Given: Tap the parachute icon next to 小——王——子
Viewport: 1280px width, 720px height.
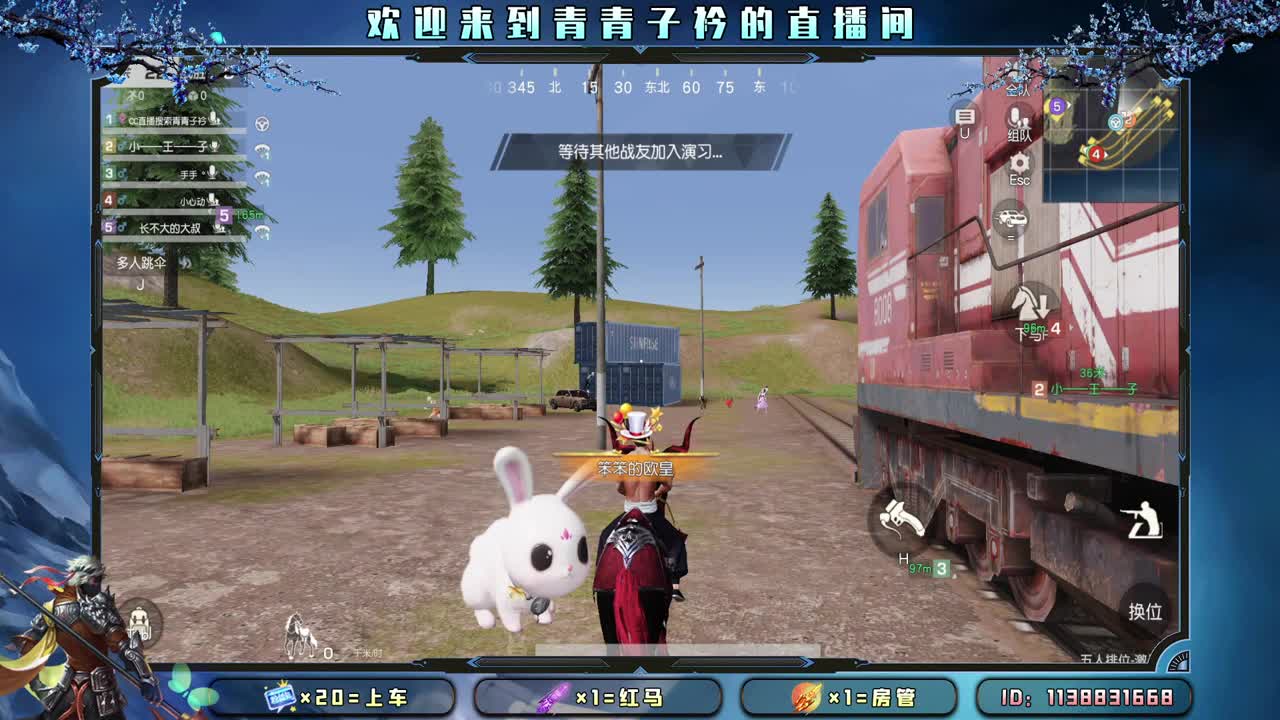Looking at the screenshot, I should point(261,150).
